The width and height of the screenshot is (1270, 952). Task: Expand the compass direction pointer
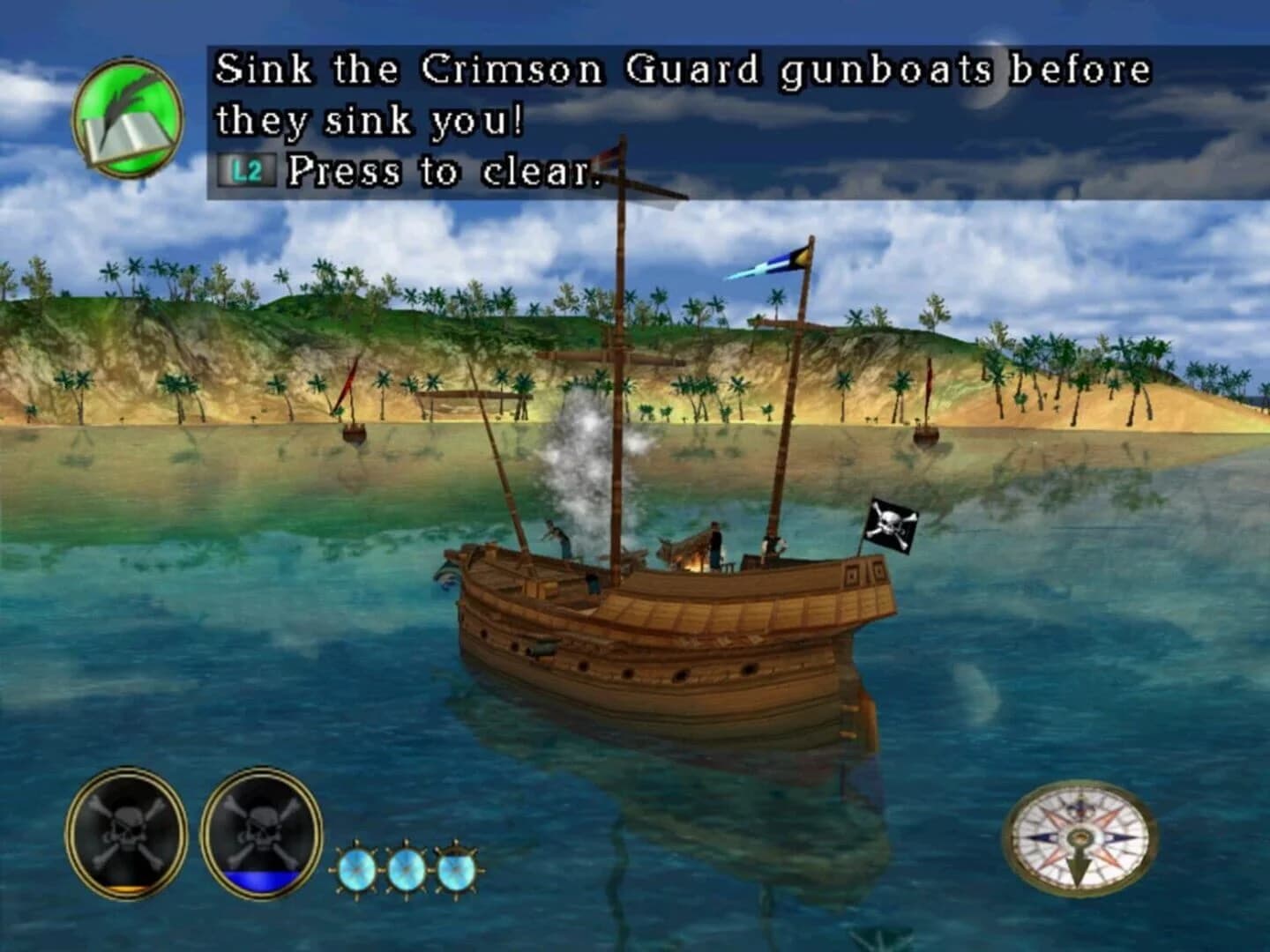pyautogui.click(x=1078, y=868)
